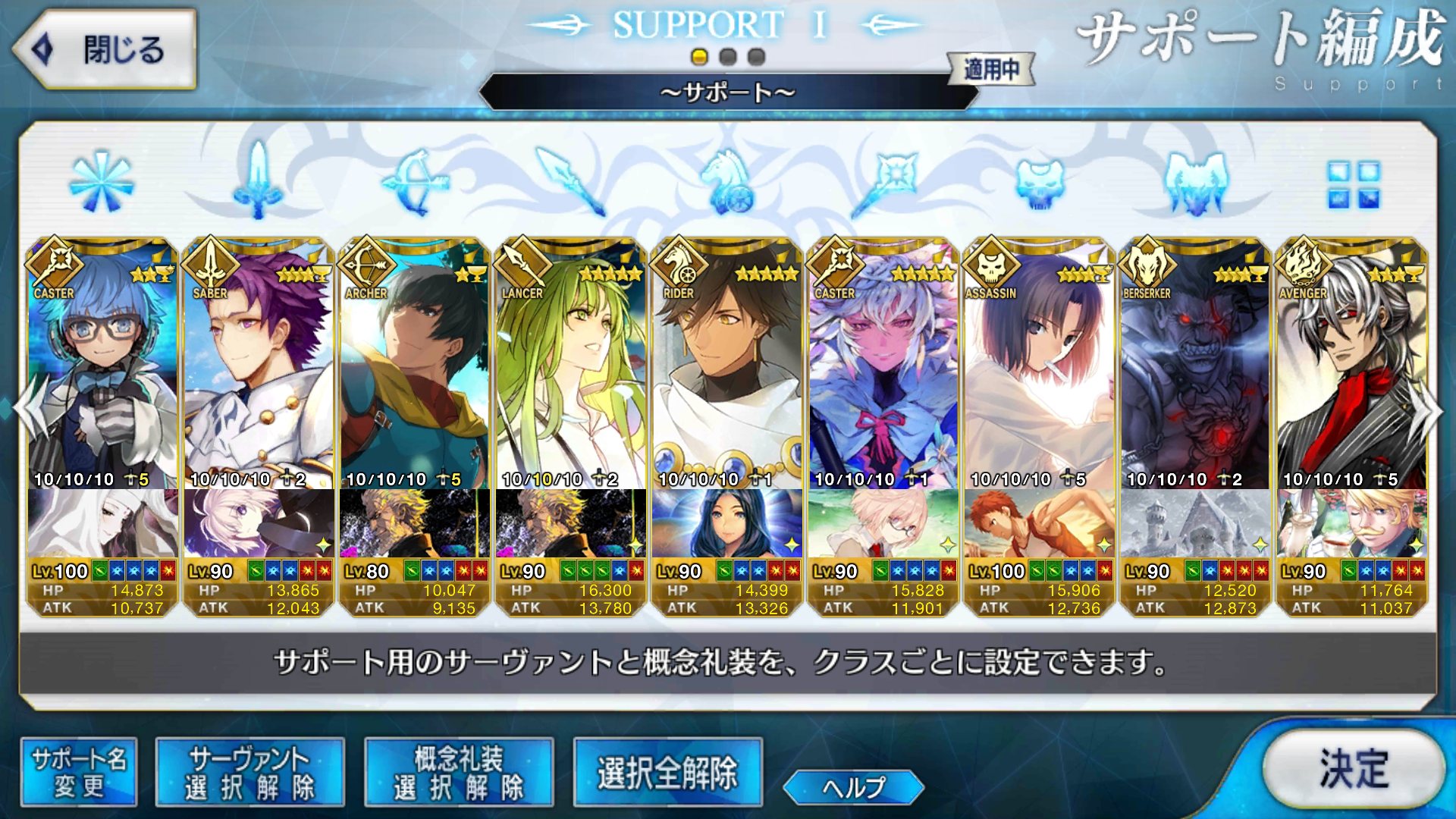
Task: Click サーヴァント選択解除 to deselect servants
Action: (x=249, y=772)
